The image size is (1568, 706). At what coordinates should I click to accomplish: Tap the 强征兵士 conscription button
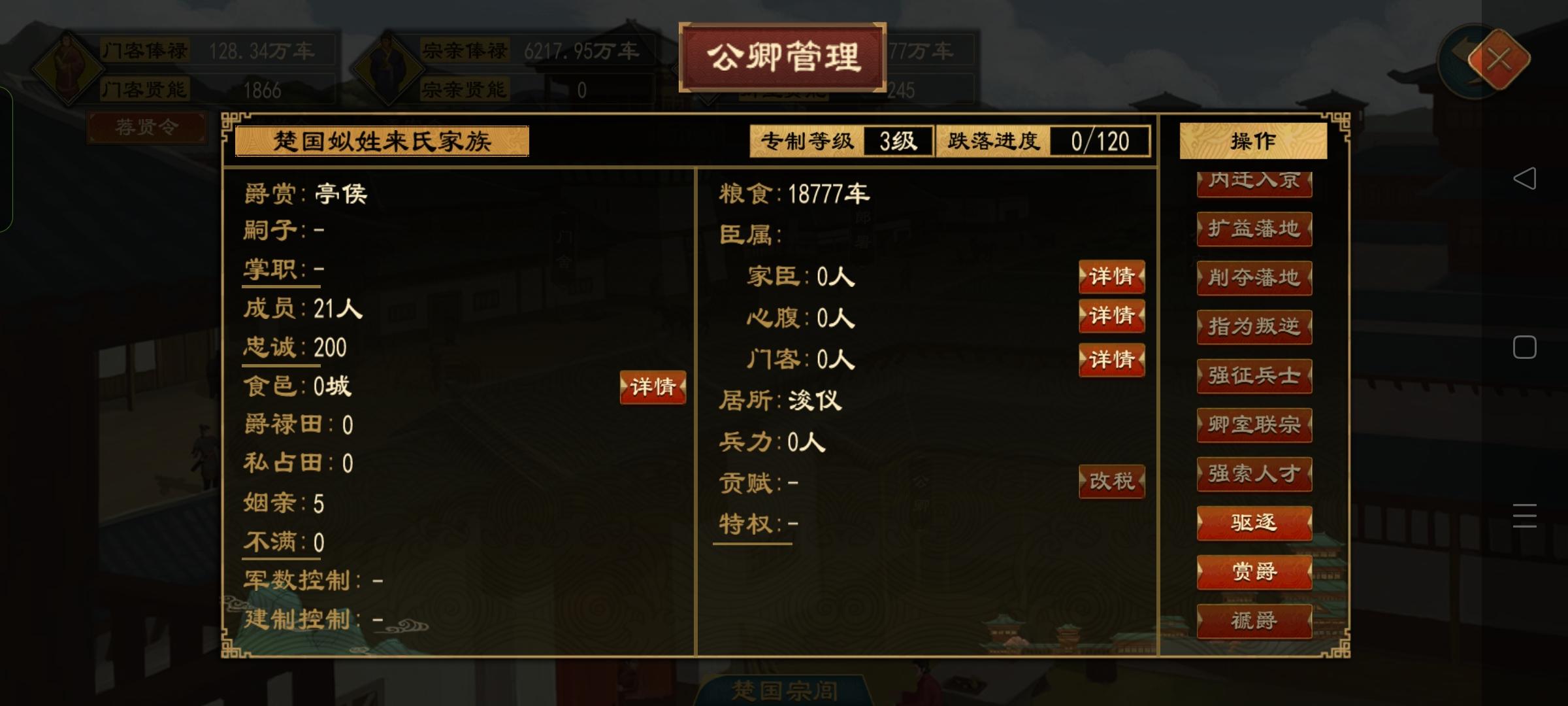pyautogui.click(x=1253, y=375)
